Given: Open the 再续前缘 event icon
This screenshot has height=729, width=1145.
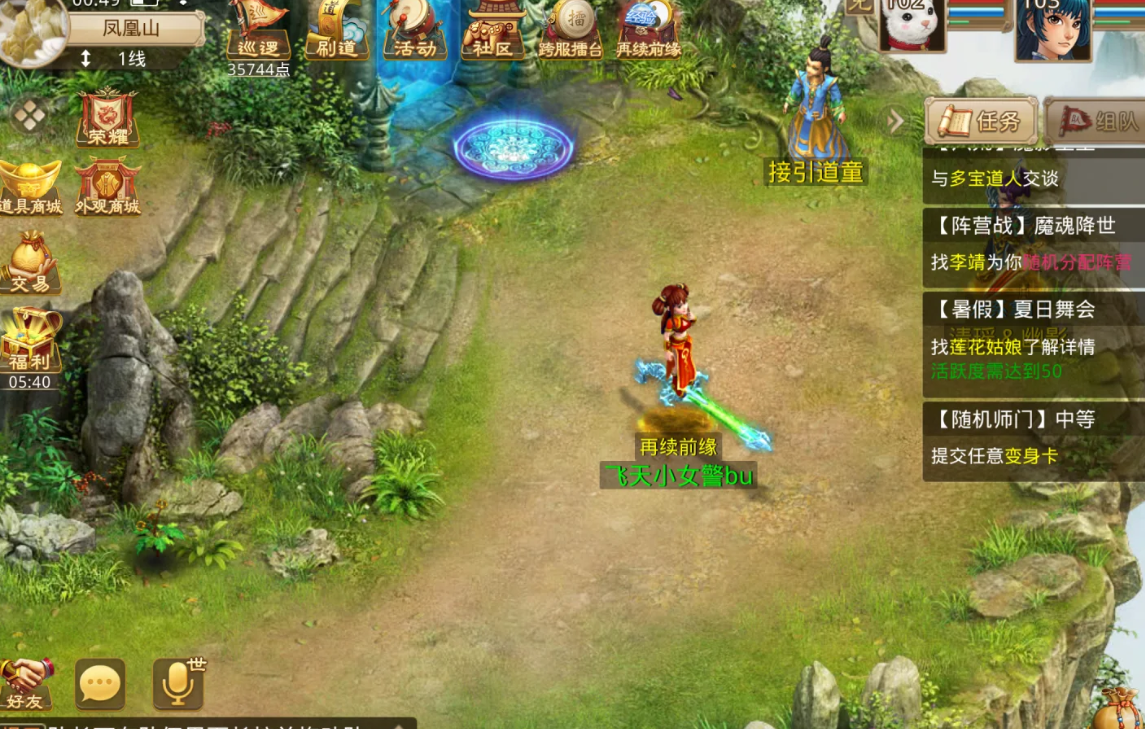Looking at the screenshot, I should click(648, 30).
